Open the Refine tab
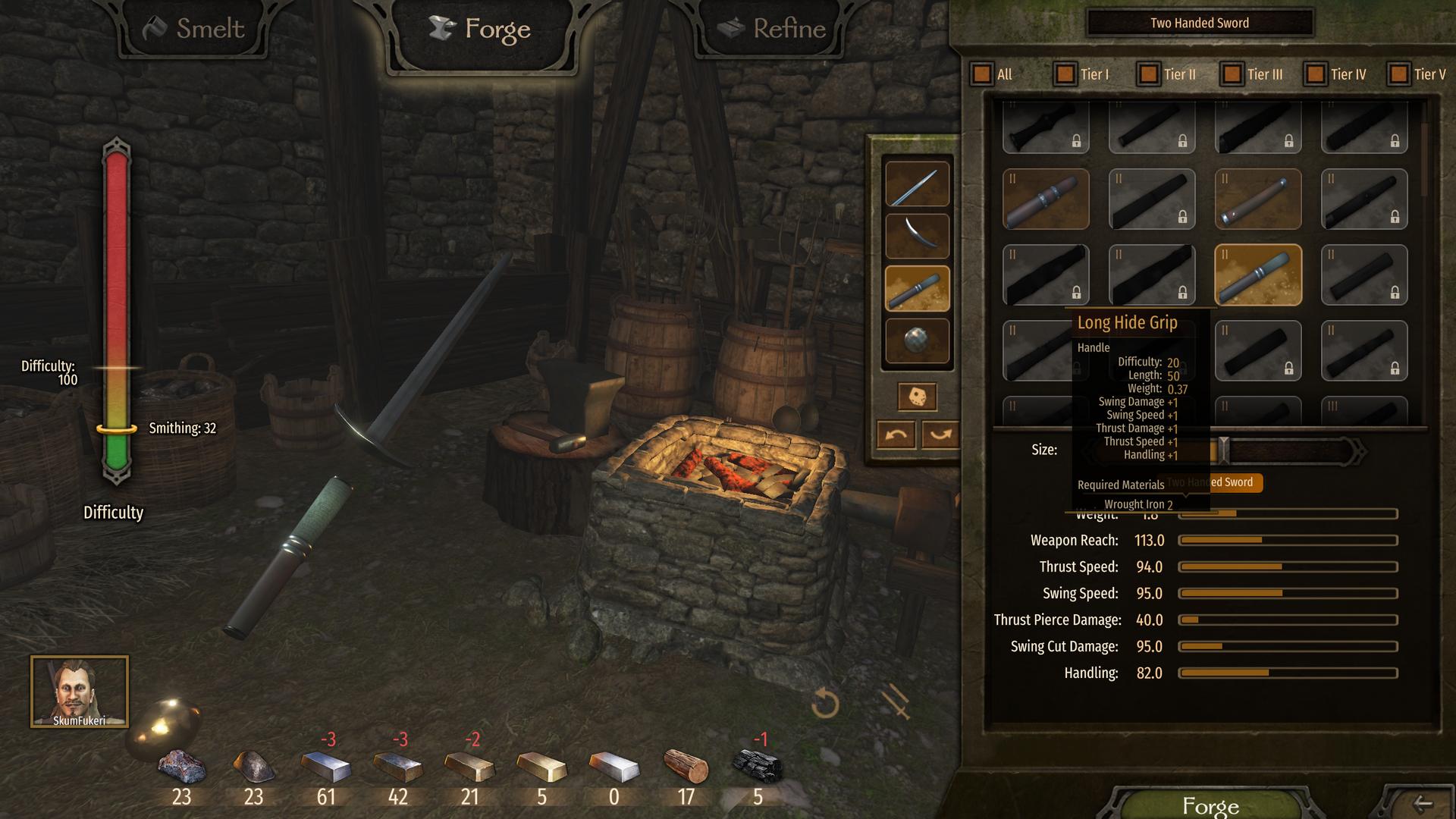This screenshot has width=1456, height=819. pyautogui.click(x=772, y=29)
